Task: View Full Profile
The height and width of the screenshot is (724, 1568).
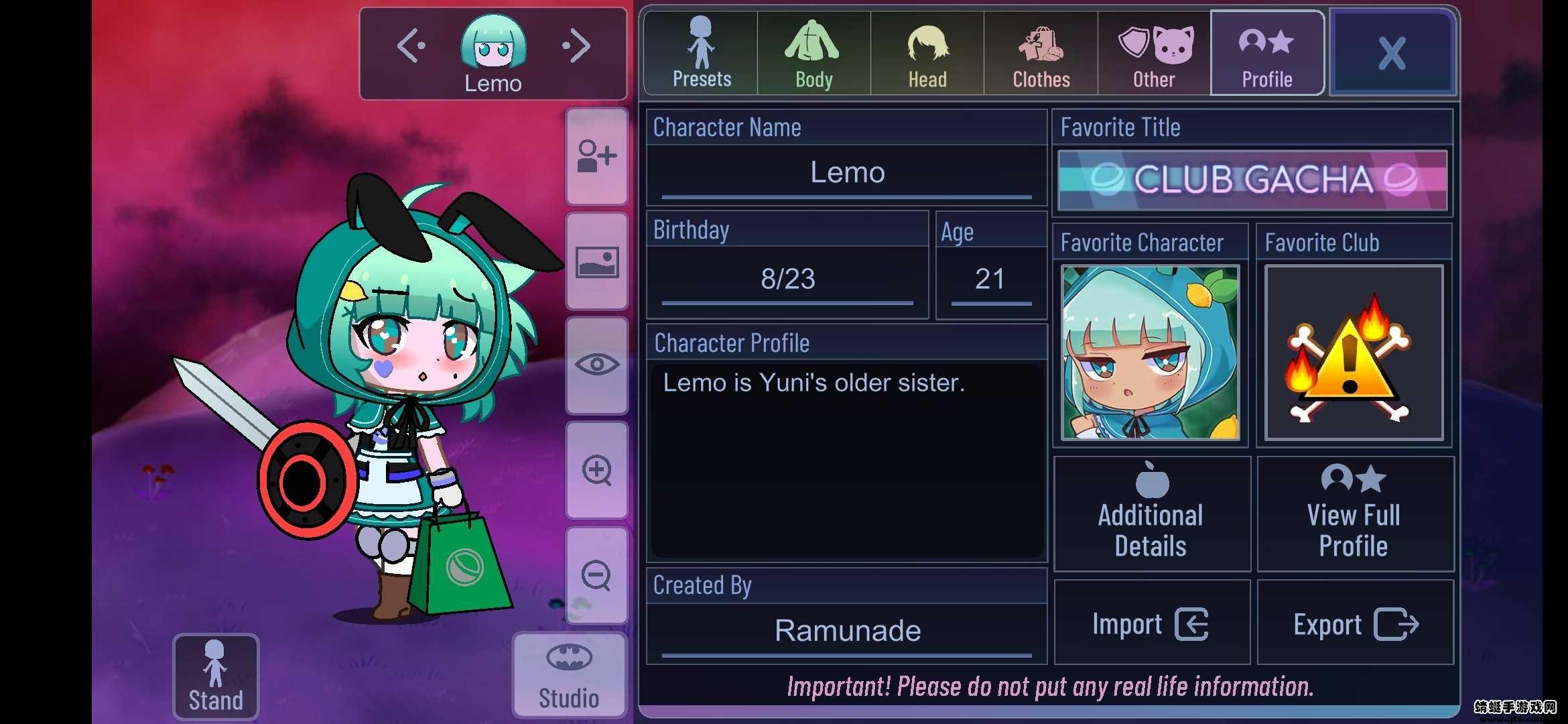Action: coord(1354,514)
